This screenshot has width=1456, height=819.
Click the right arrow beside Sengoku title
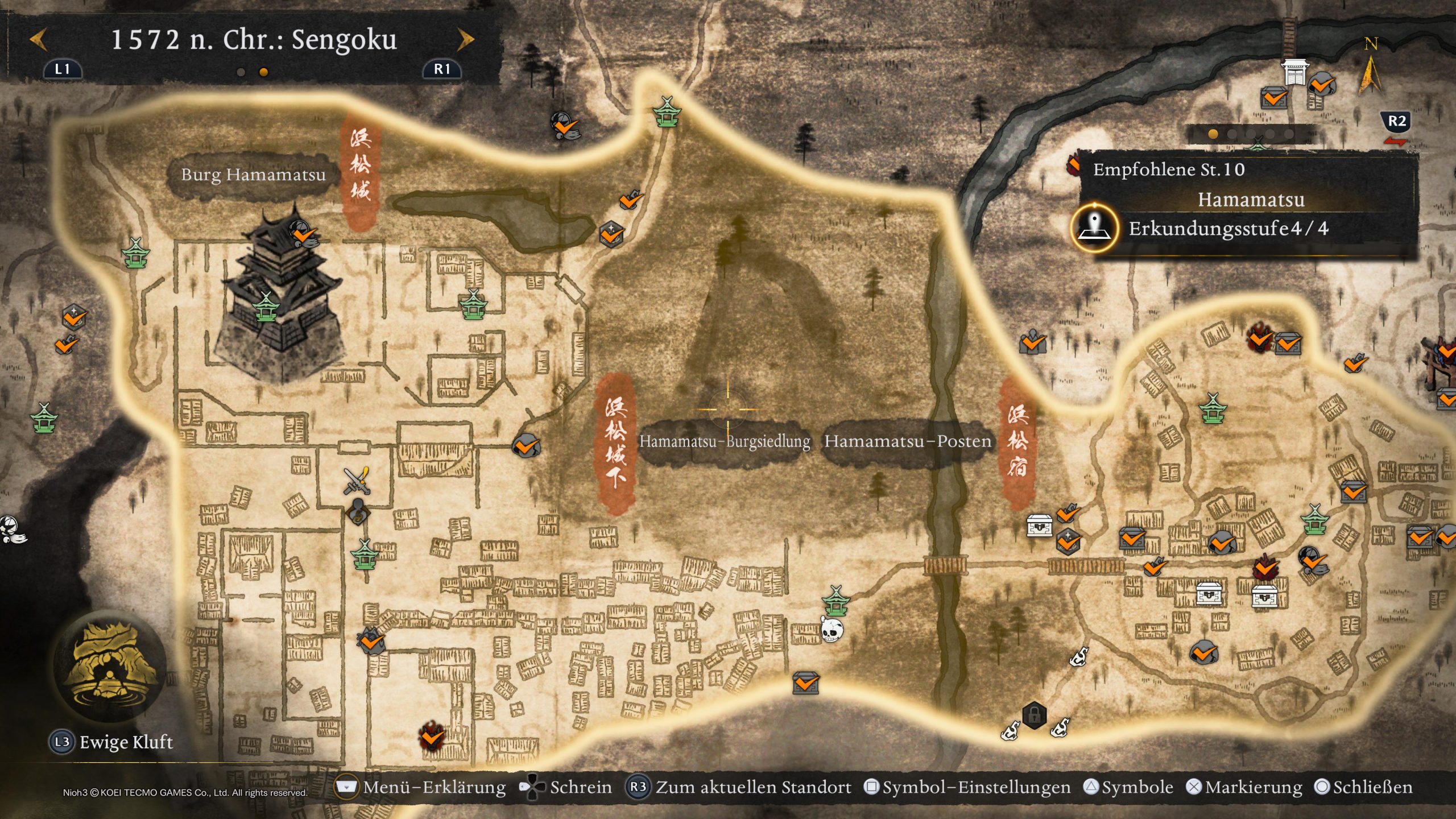point(466,40)
